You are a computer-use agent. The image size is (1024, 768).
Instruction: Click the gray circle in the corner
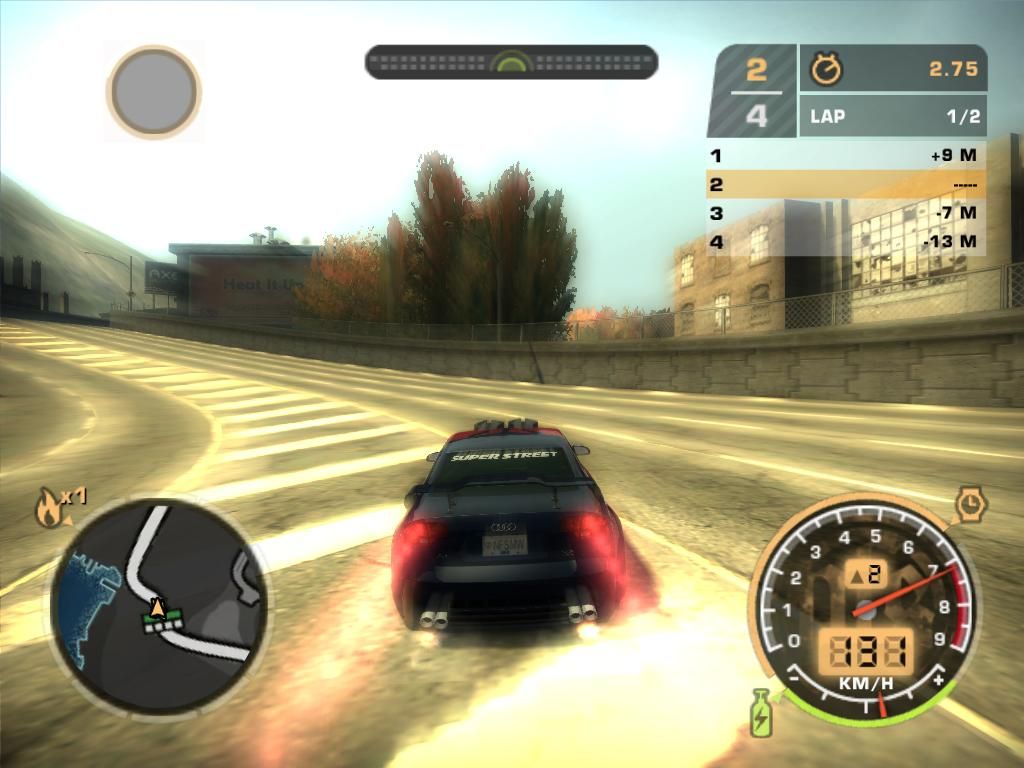[154, 92]
